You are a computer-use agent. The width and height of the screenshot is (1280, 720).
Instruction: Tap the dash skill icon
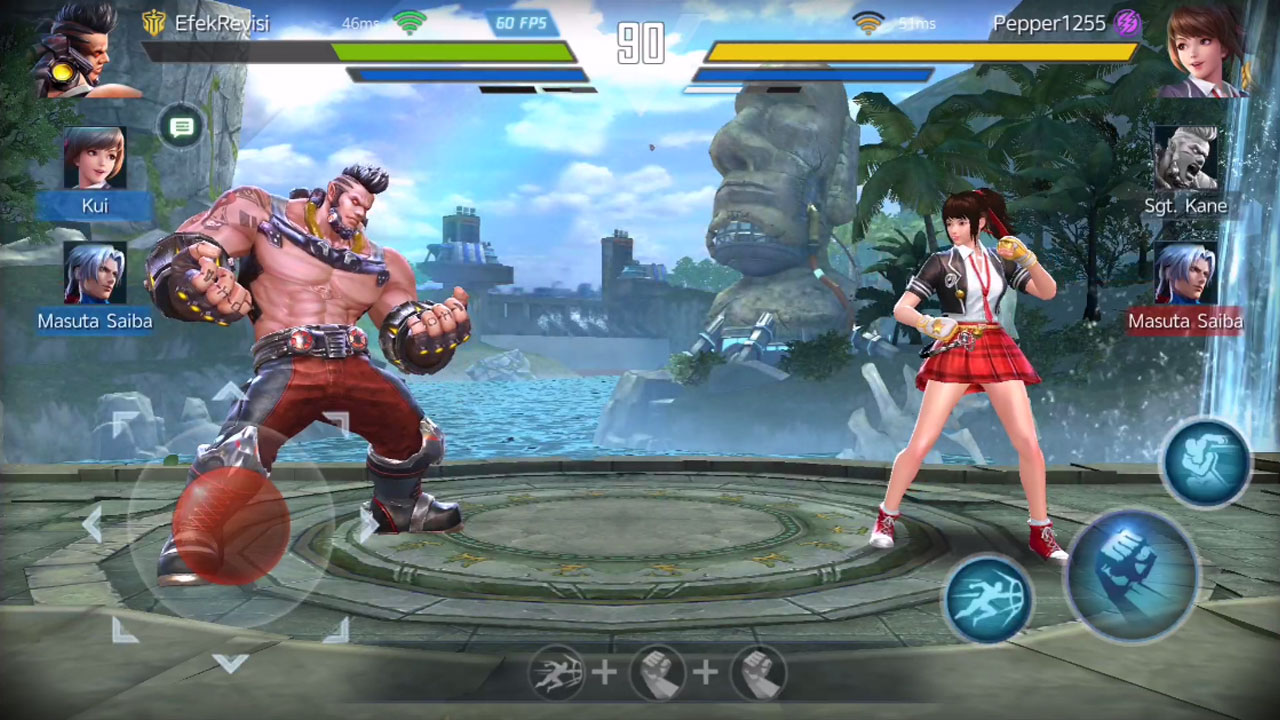[x=988, y=599]
